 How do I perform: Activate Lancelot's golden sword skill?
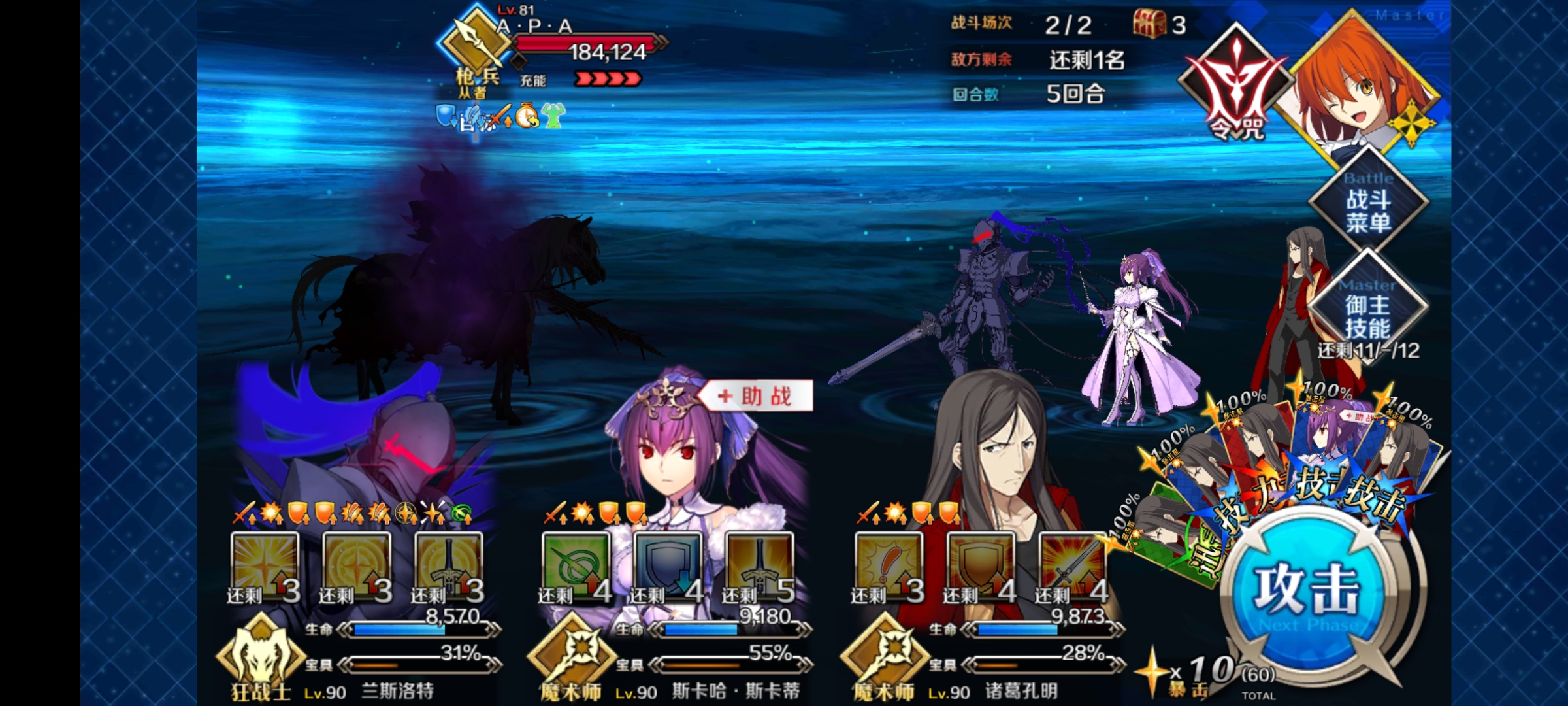(x=449, y=567)
